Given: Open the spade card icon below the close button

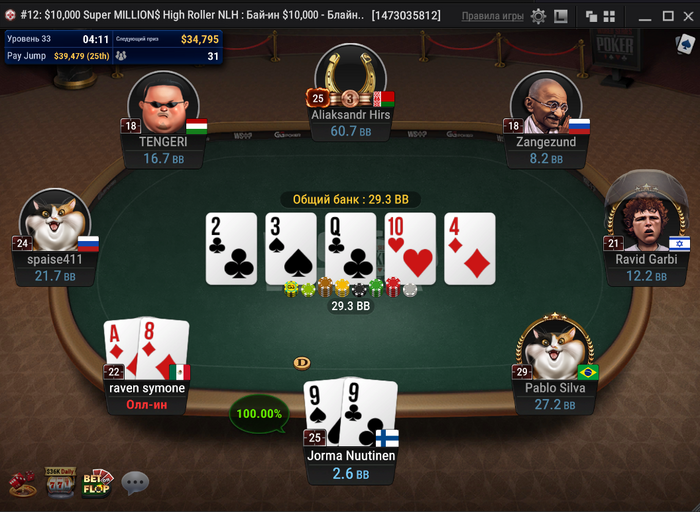Looking at the screenshot, I should tap(685, 46).
